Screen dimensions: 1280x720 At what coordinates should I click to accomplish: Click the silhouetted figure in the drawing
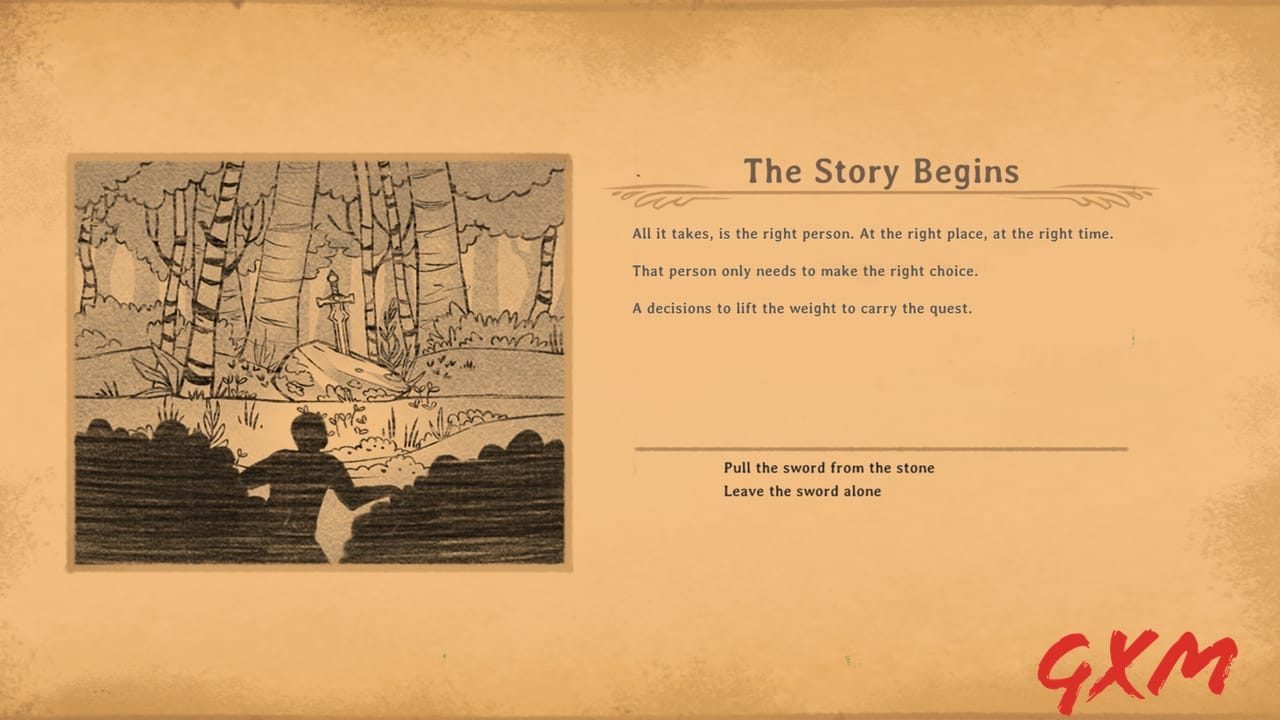point(310,460)
